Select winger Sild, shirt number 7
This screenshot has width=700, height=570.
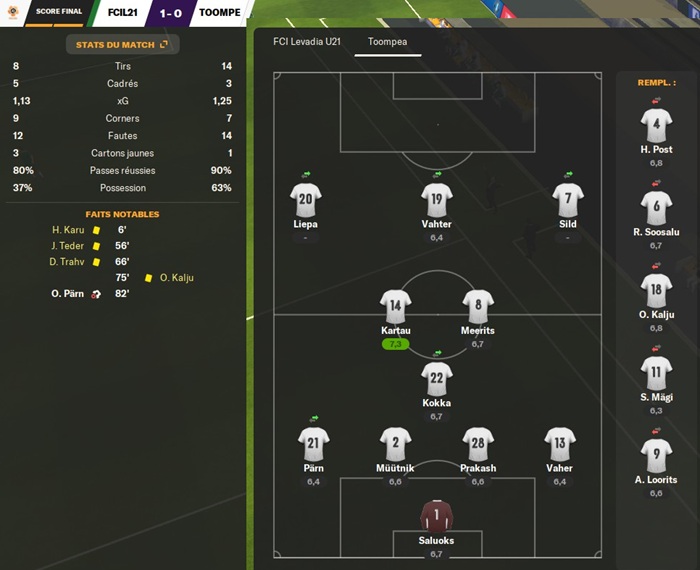click(x=568, y=201)
